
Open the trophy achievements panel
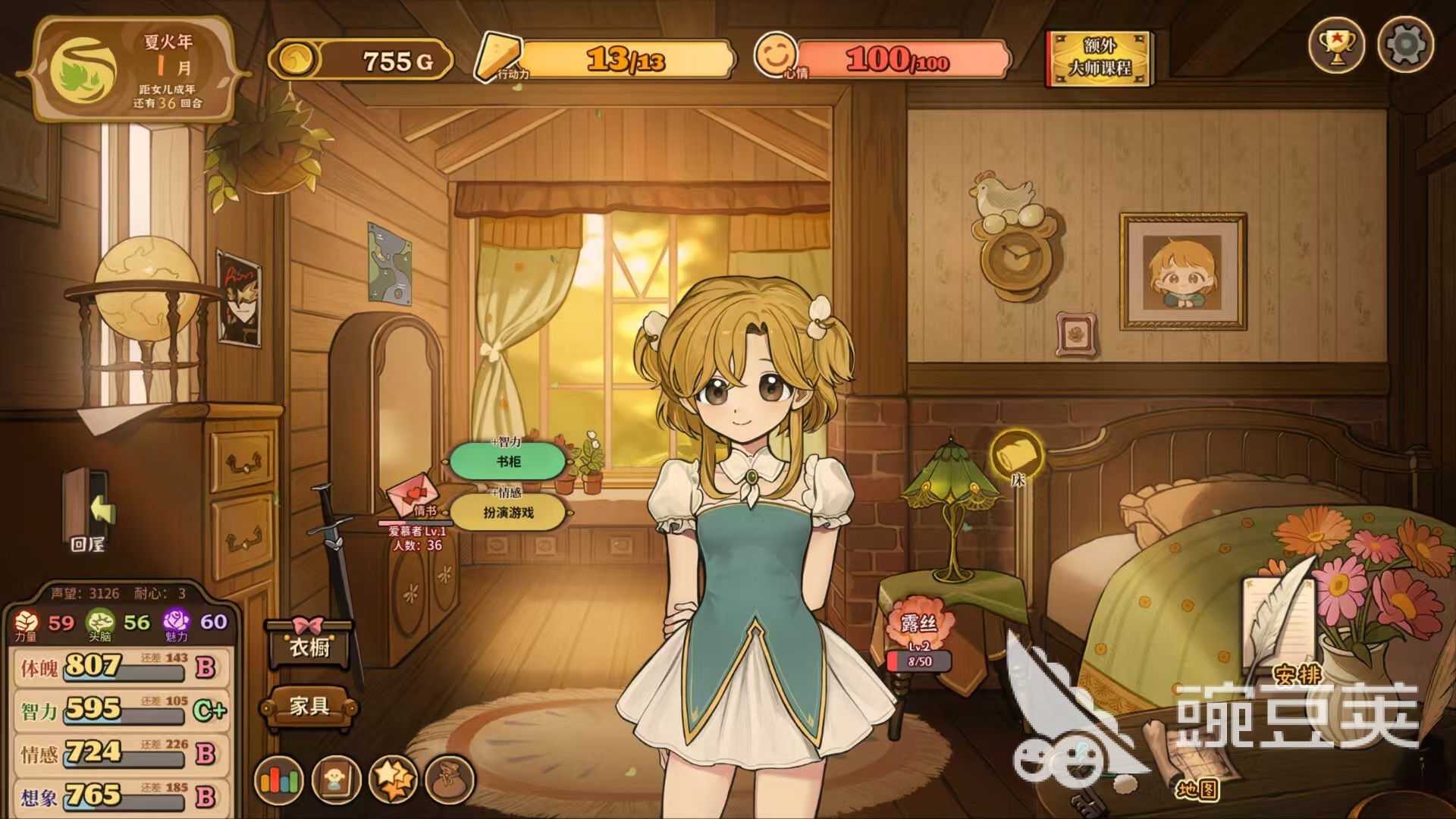[1336, 45]
